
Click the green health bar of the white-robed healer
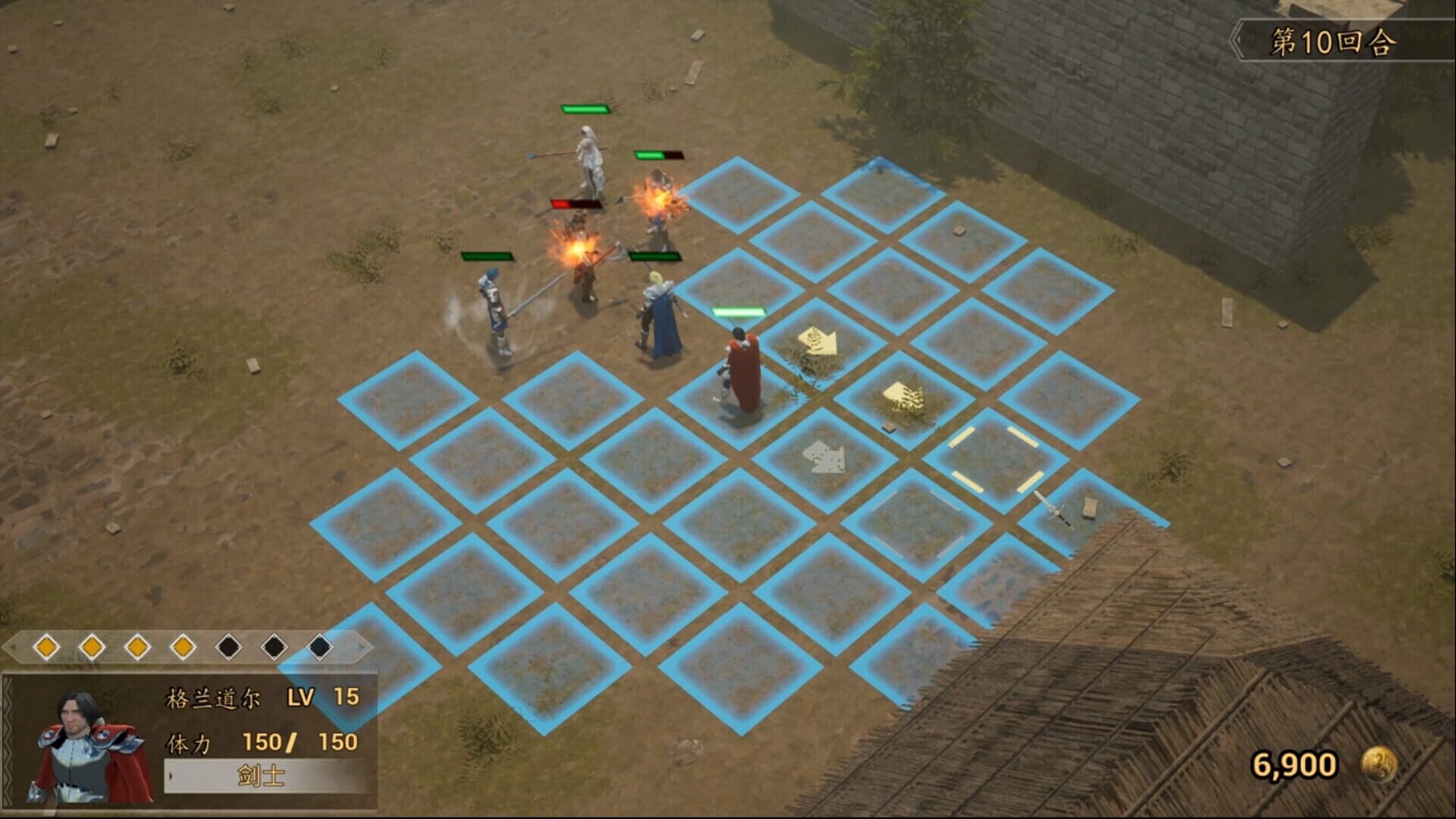pos(584,109)
